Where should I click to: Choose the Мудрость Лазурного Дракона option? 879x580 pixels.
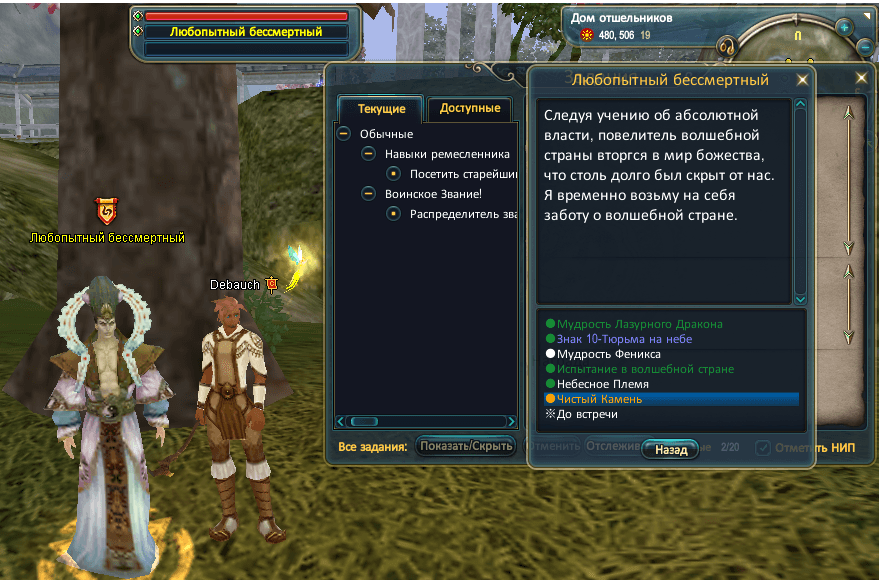coord(639,324)
